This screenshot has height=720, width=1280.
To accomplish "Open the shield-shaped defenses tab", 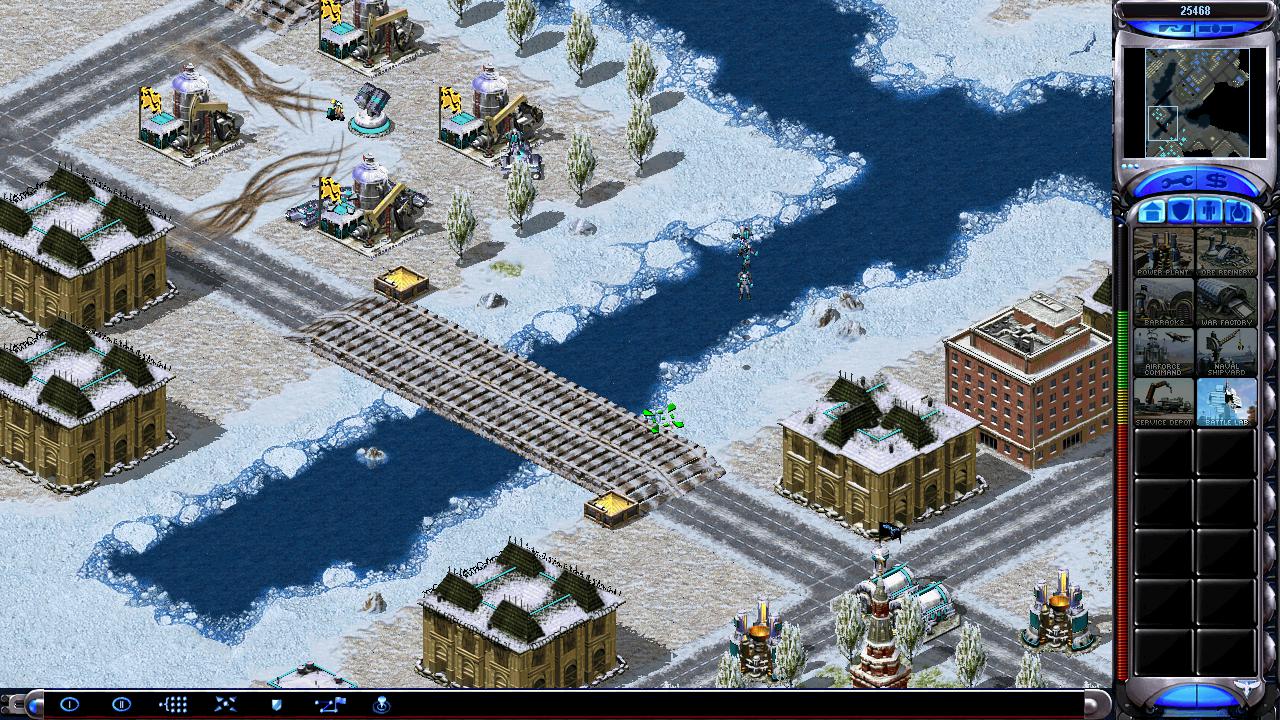I will (x=1181, y=212).
